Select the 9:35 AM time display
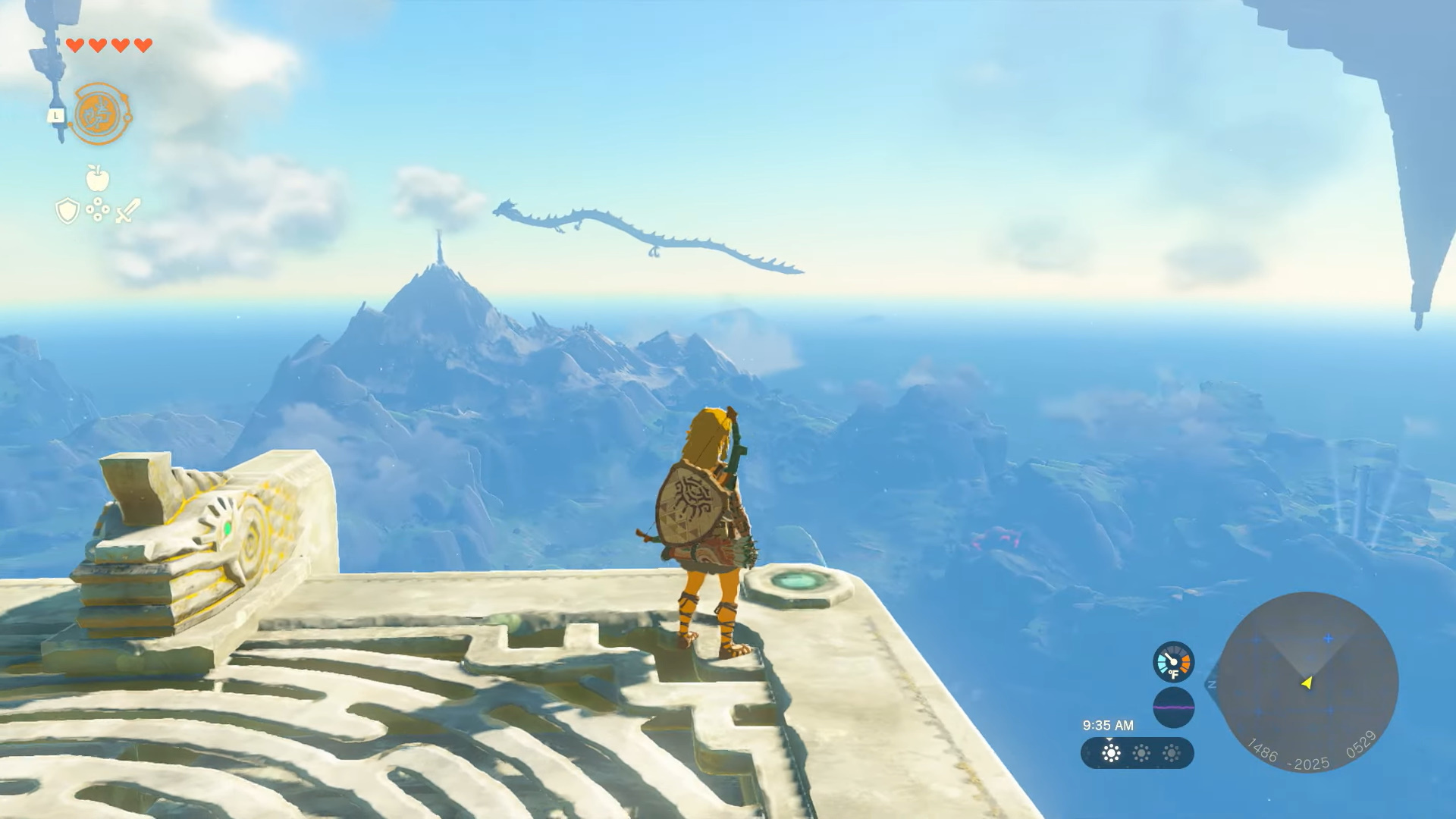This screenshot has width=1456, height=819. coord(1108,724)
